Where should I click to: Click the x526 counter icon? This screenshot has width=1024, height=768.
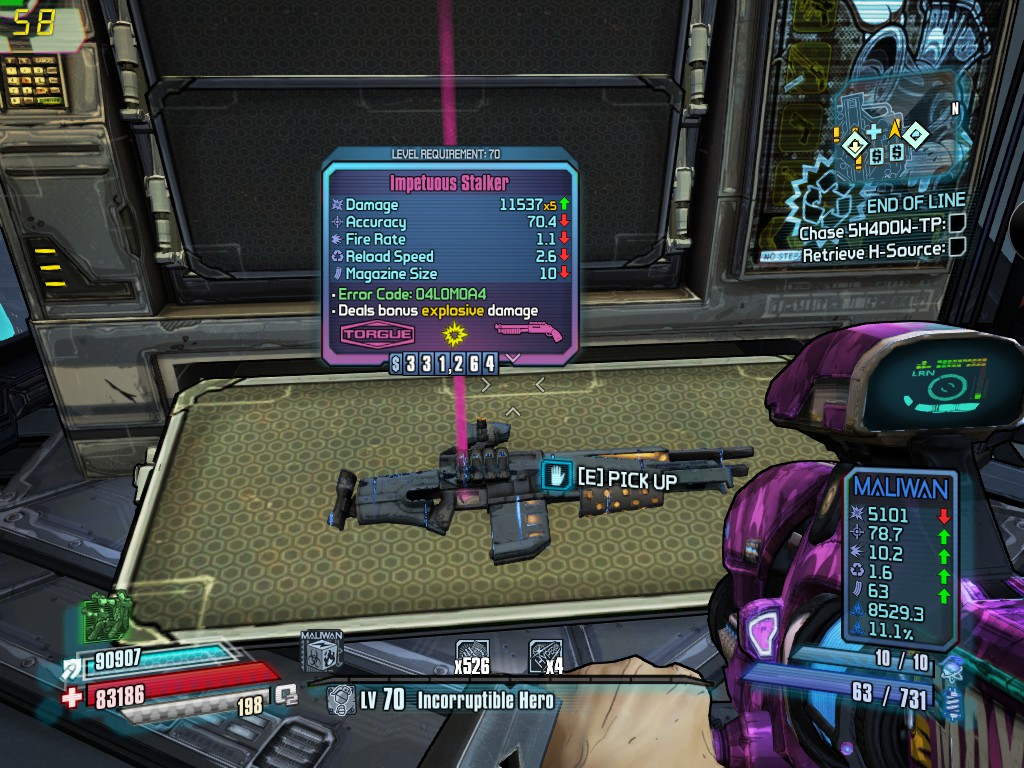point(473,655)
